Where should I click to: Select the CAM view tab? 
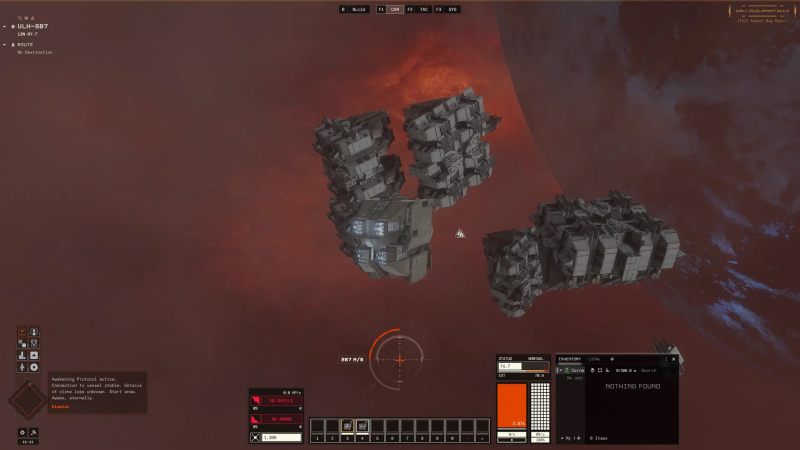coord(396,9)
